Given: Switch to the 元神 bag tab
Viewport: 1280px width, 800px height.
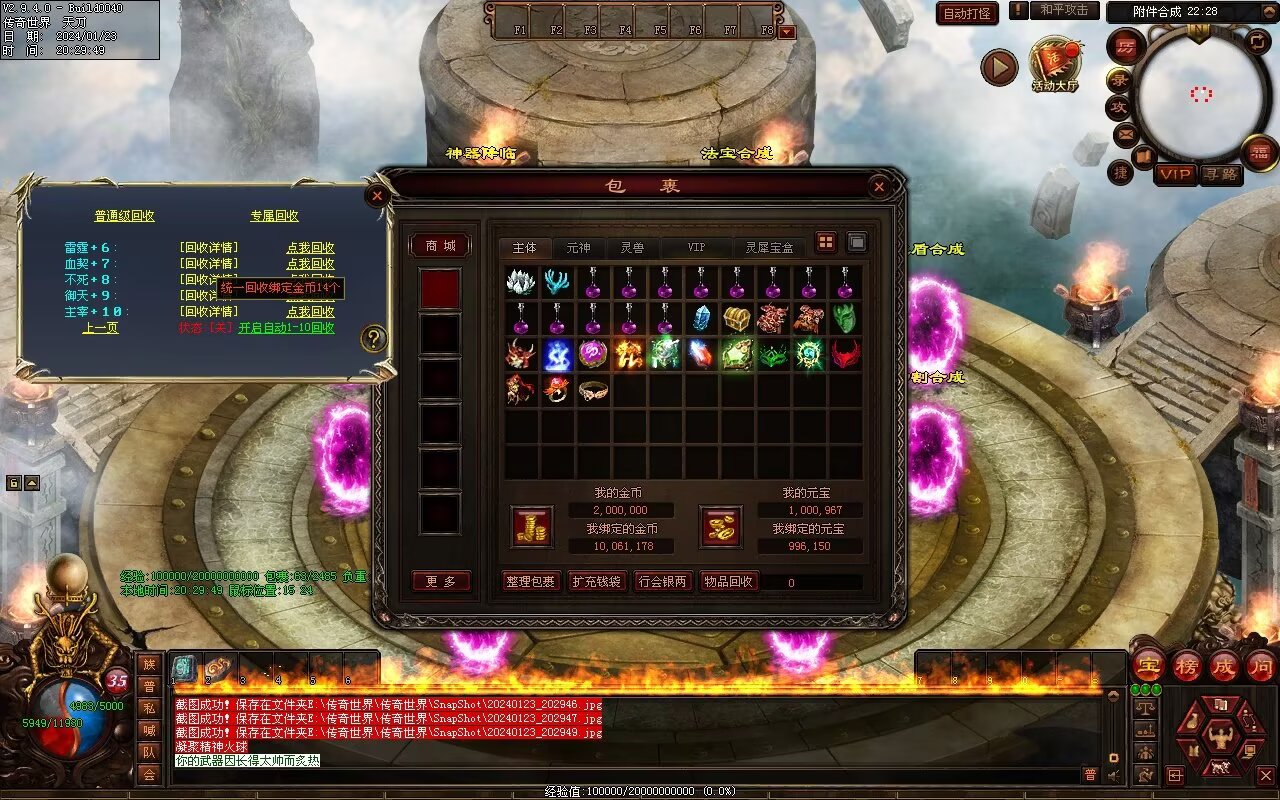Looking at the screenshot, I should point(578,247).
